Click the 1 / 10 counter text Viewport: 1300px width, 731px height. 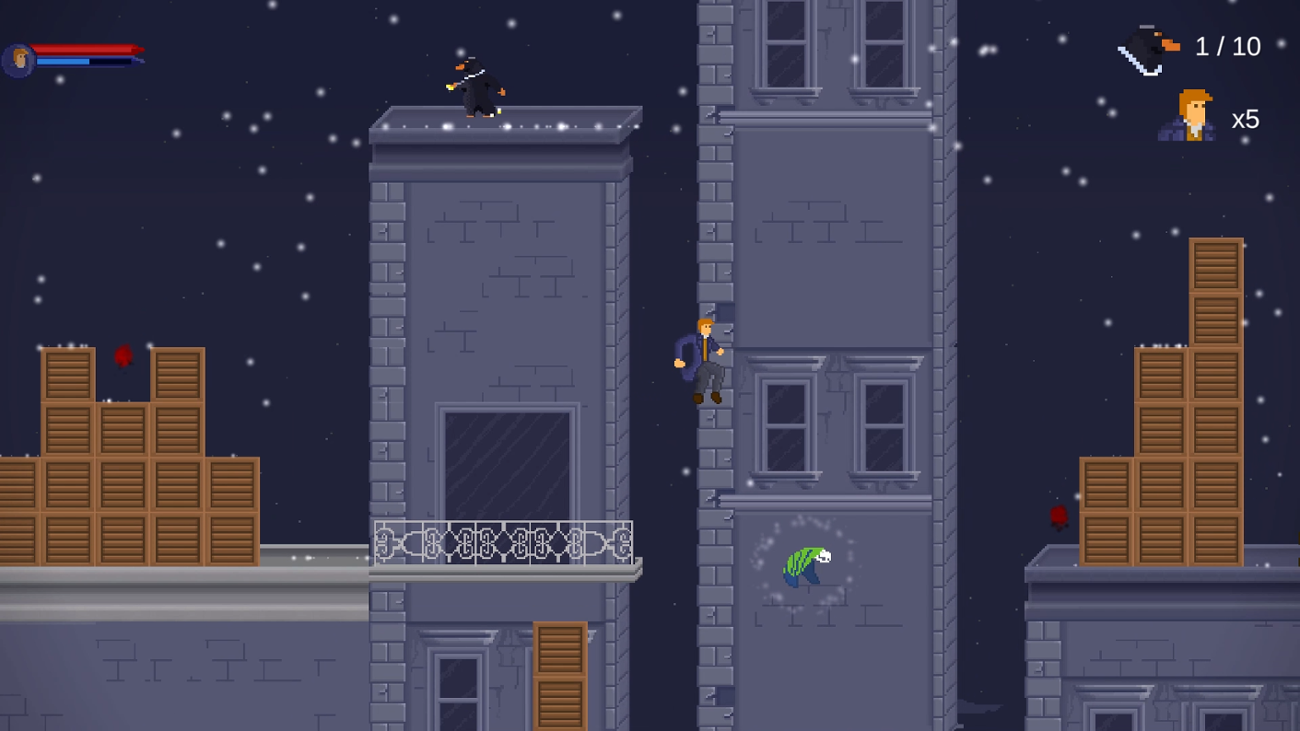[1228, 46]
